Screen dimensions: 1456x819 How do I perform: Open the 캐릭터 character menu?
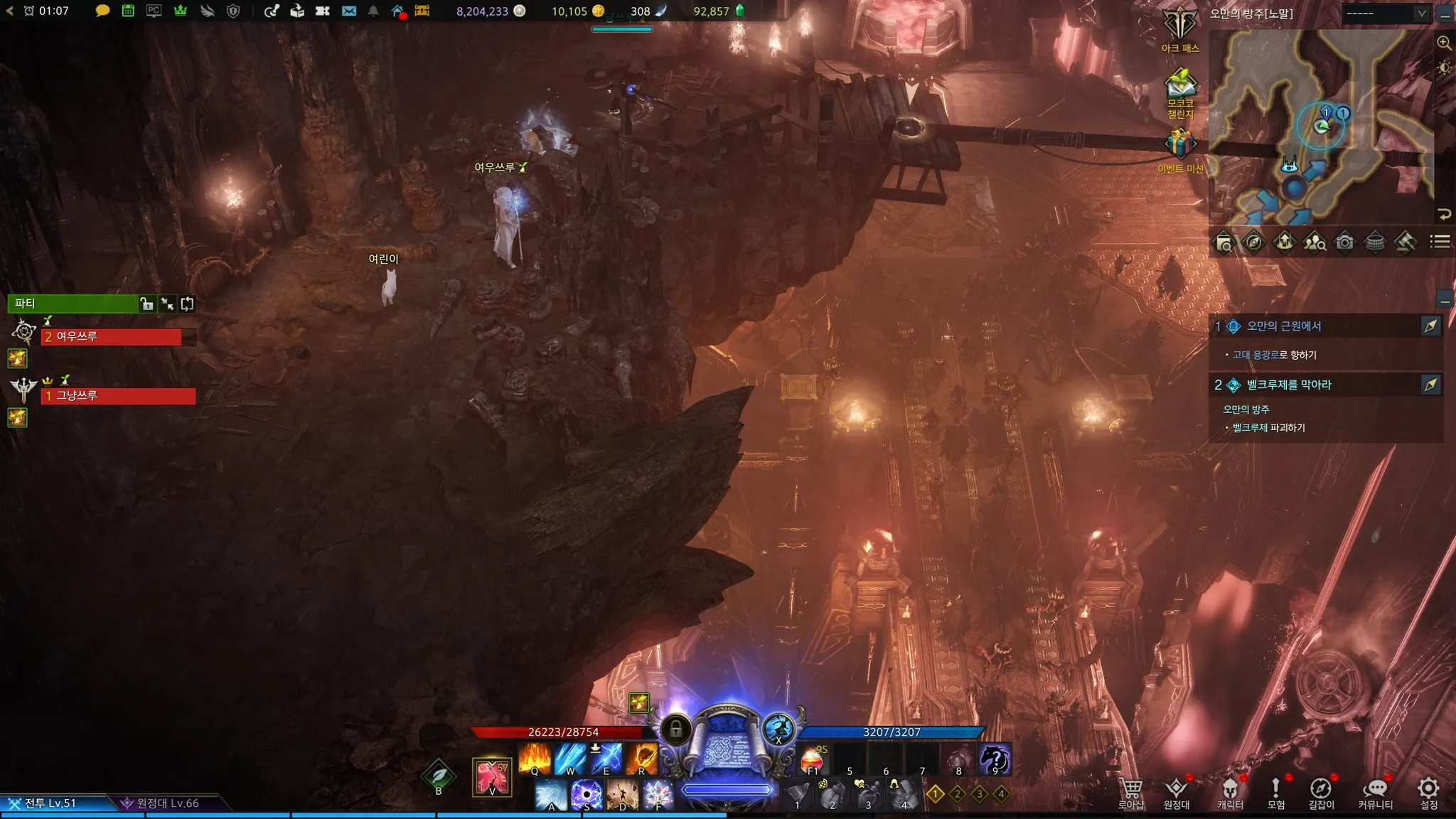(x=1230, y=792)
